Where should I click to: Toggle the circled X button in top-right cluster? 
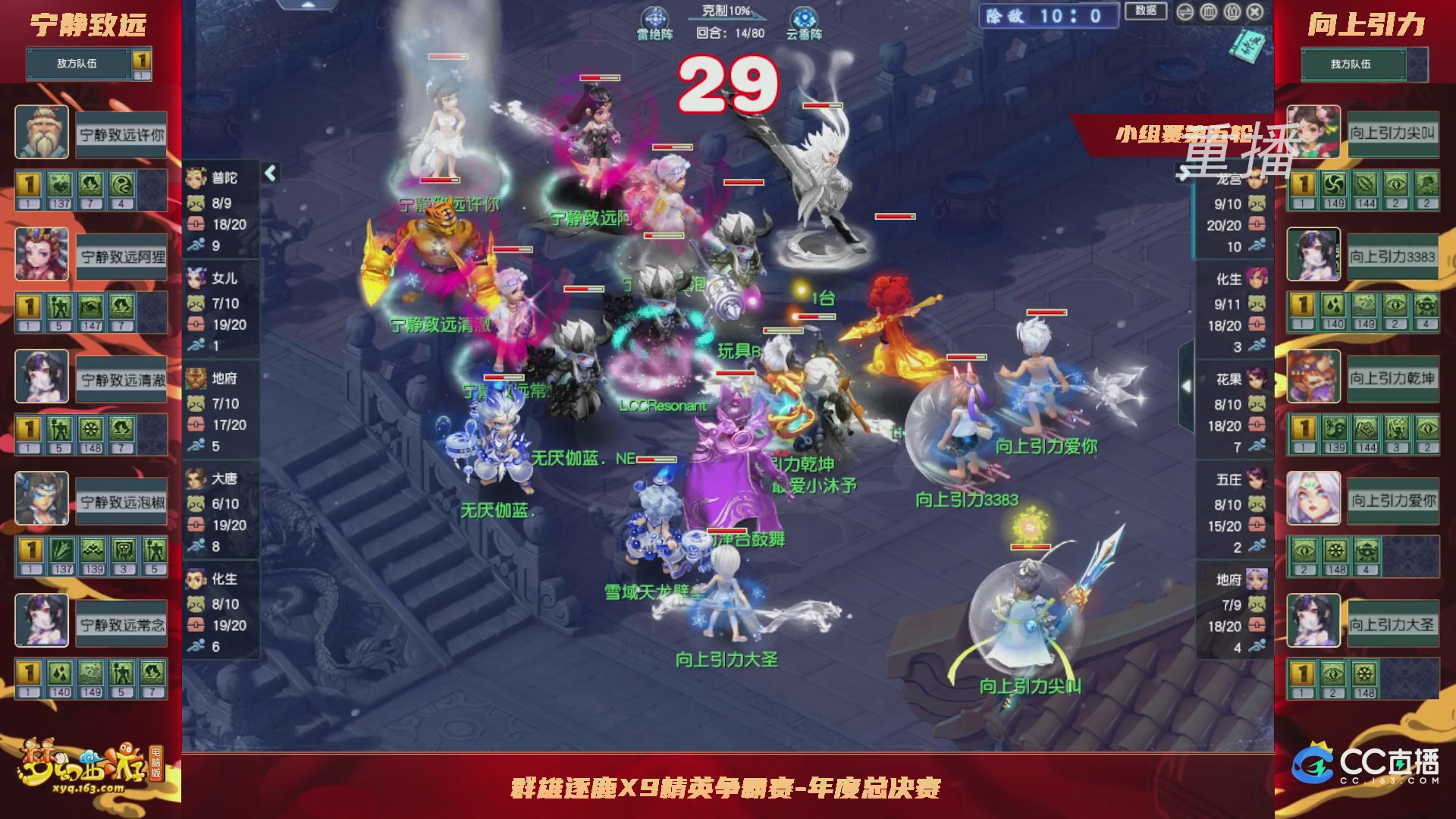[x=1255, y=12]
